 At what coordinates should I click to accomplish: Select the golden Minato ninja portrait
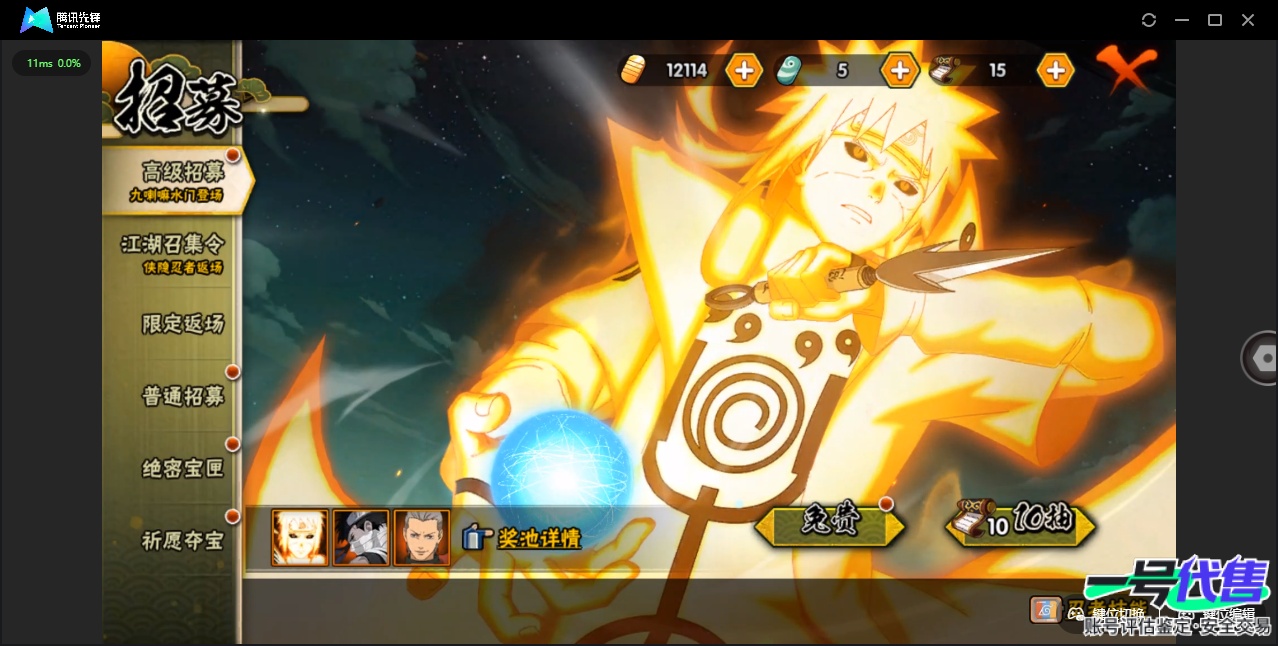pyautogui.click(x=300, y=538)
